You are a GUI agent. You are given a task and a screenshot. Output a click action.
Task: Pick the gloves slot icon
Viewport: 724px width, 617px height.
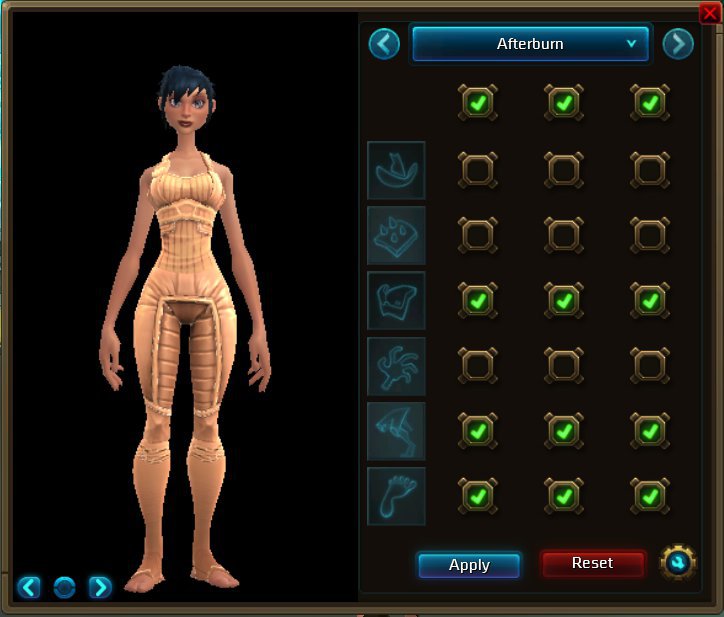pos(396,366)
